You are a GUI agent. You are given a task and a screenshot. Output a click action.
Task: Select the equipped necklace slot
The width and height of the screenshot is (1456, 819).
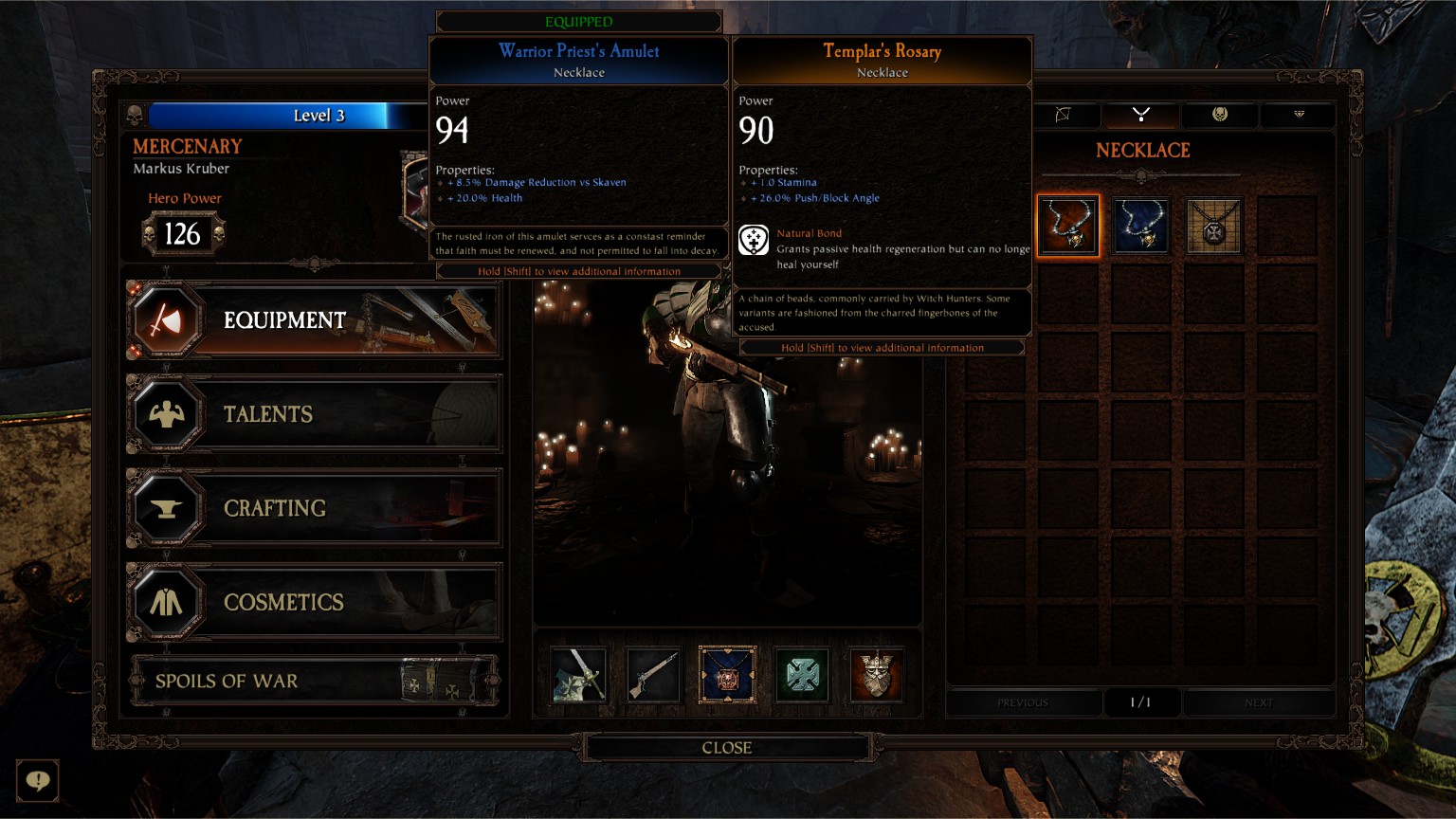click(727, 675)
